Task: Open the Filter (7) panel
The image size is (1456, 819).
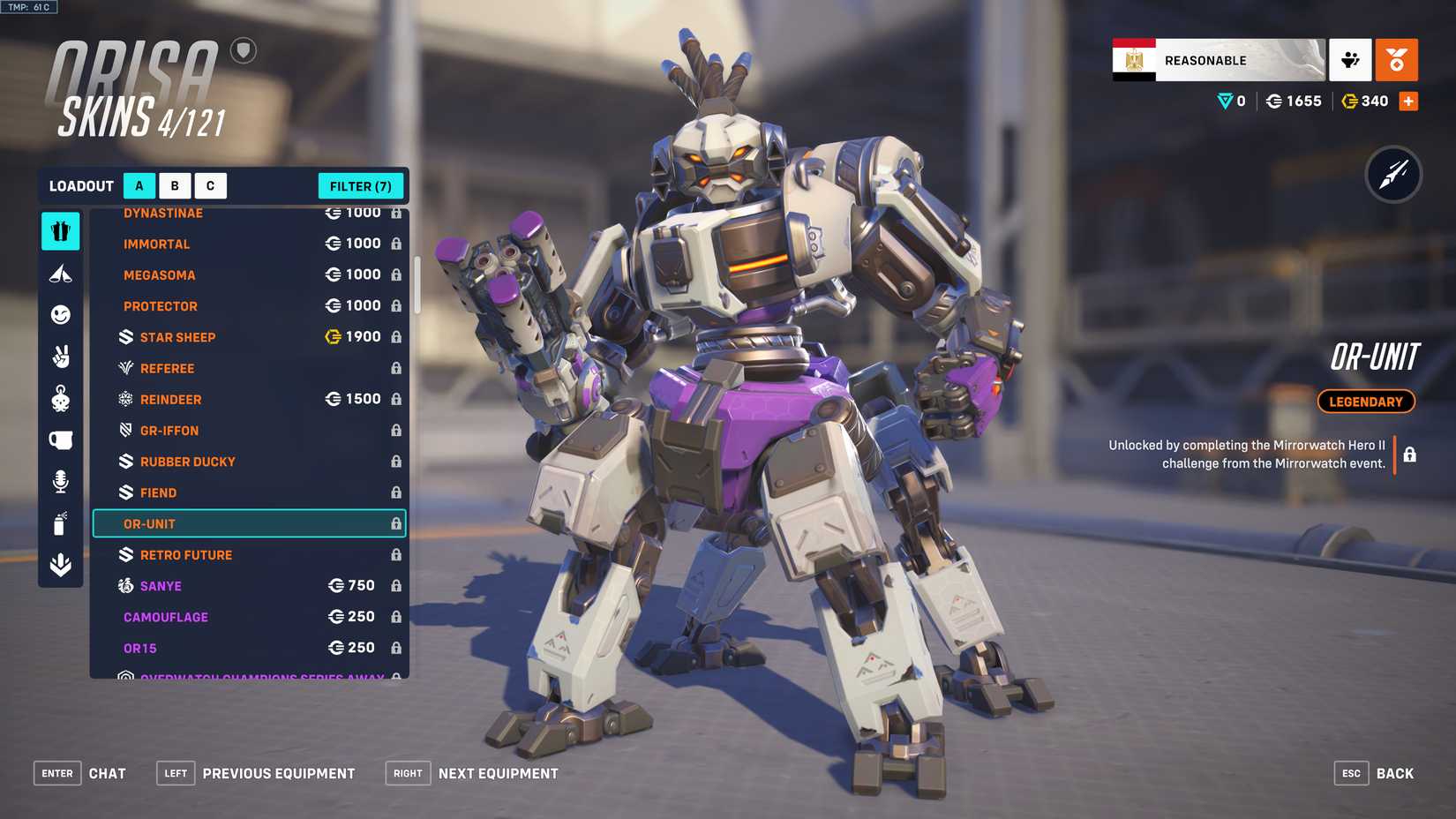Action: (361, 185)
